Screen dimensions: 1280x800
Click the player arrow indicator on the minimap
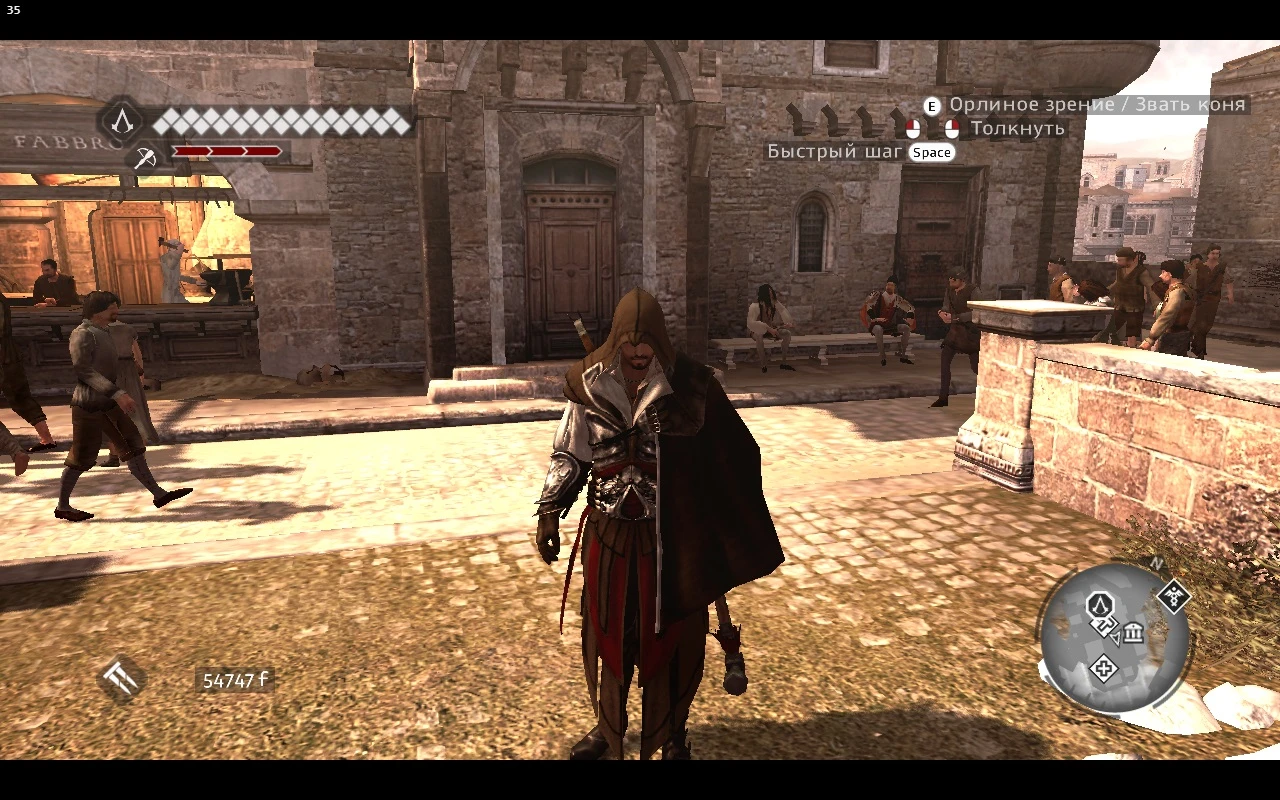click(1116, 639)
